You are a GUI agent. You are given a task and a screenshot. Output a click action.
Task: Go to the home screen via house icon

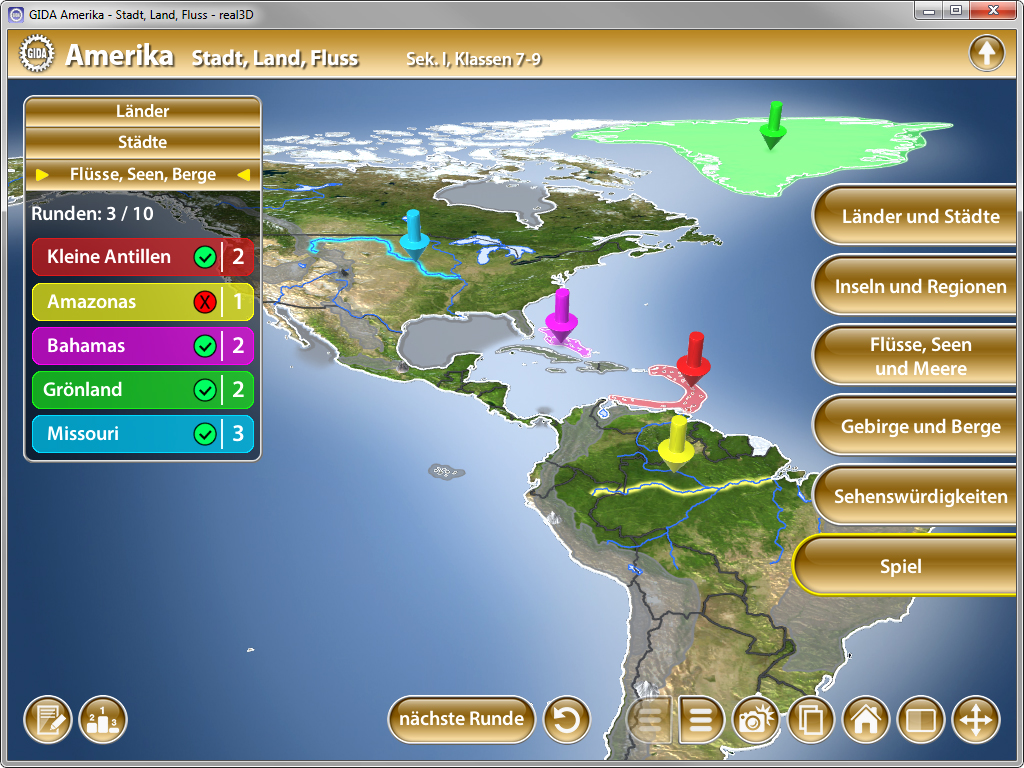click(x=866, y=720)
